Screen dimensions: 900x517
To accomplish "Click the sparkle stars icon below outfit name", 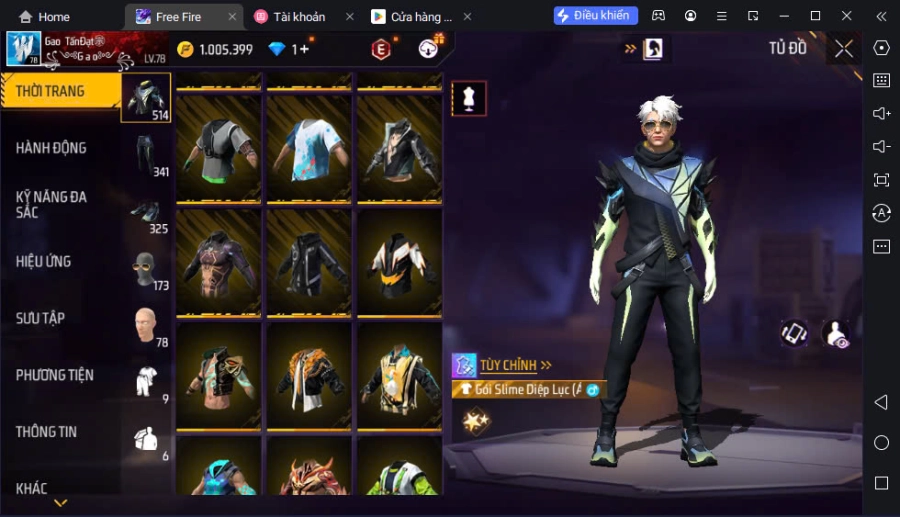I will coord(476,422).
